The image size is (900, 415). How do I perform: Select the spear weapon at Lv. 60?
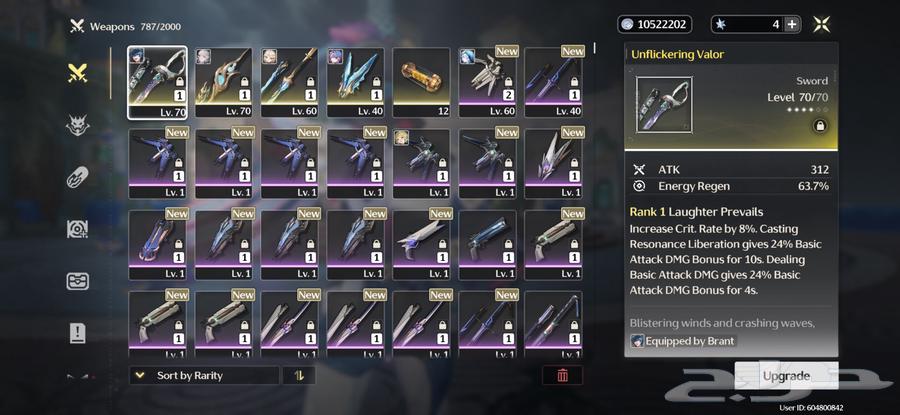[290, 82]
